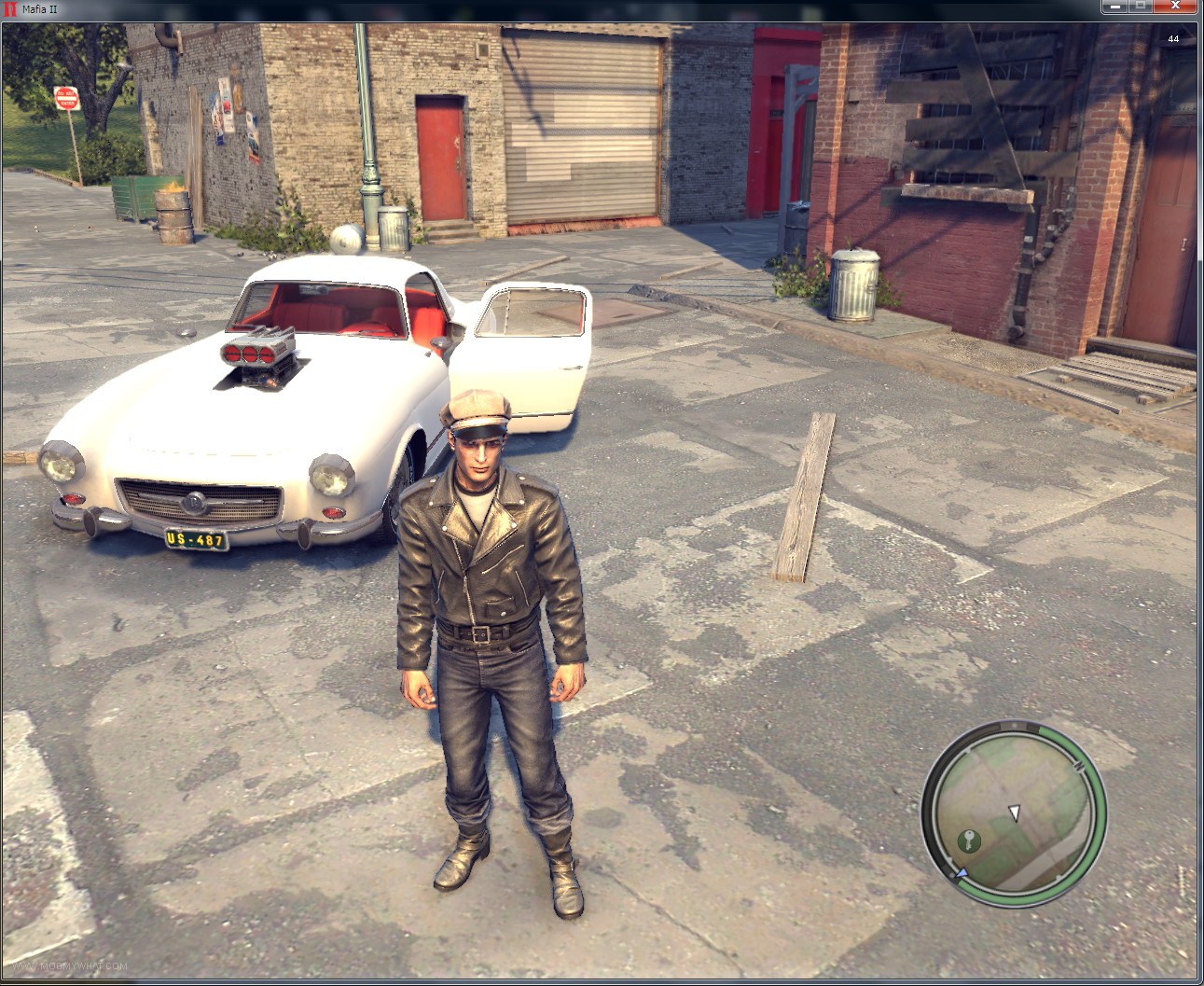Click the blue arrow marker on minimap edge
The height and width of the screenshot is (986, 1204).
click(x=961, y=874)
